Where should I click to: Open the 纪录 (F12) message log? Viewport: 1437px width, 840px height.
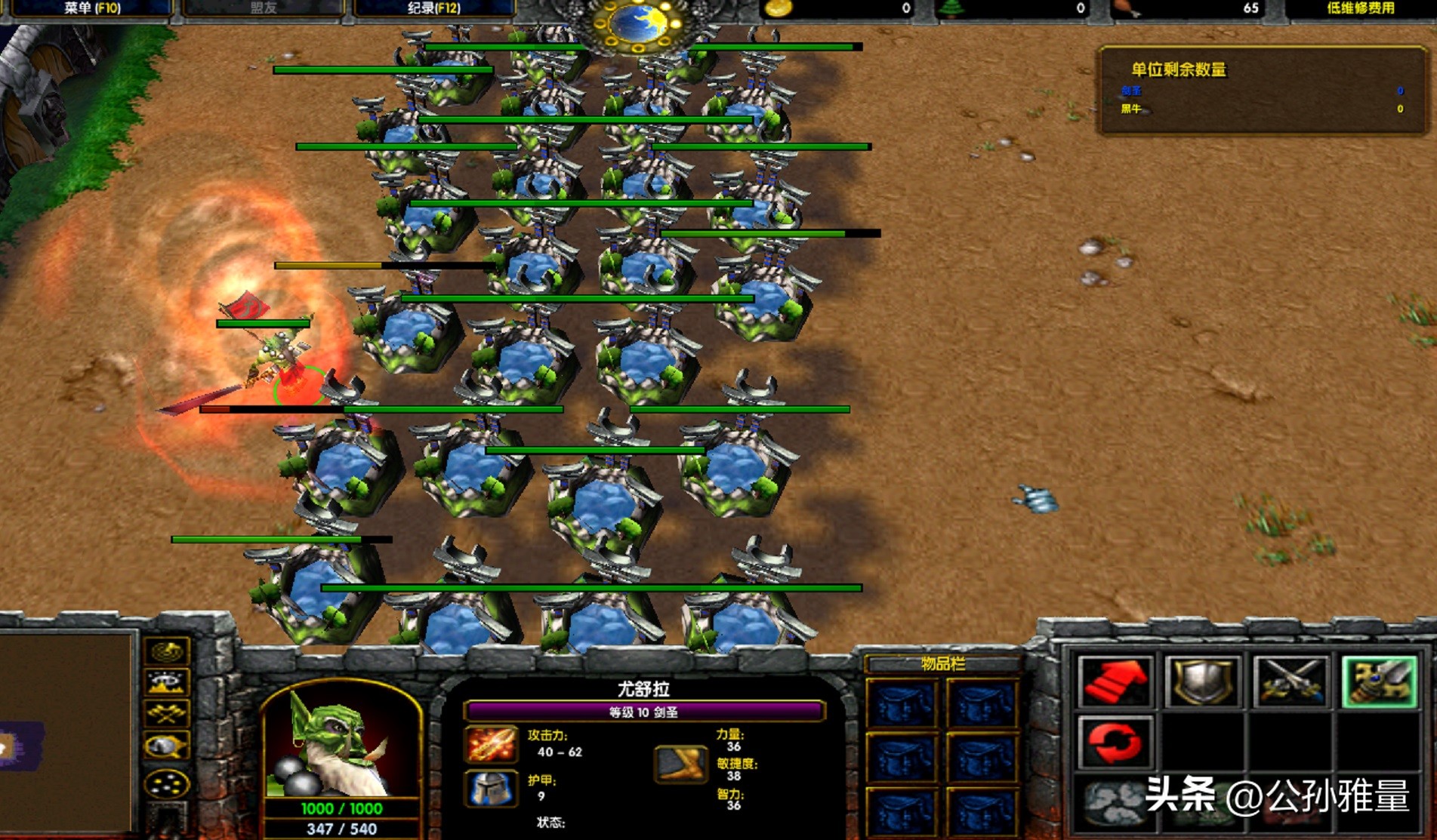[x=433, y=9]
